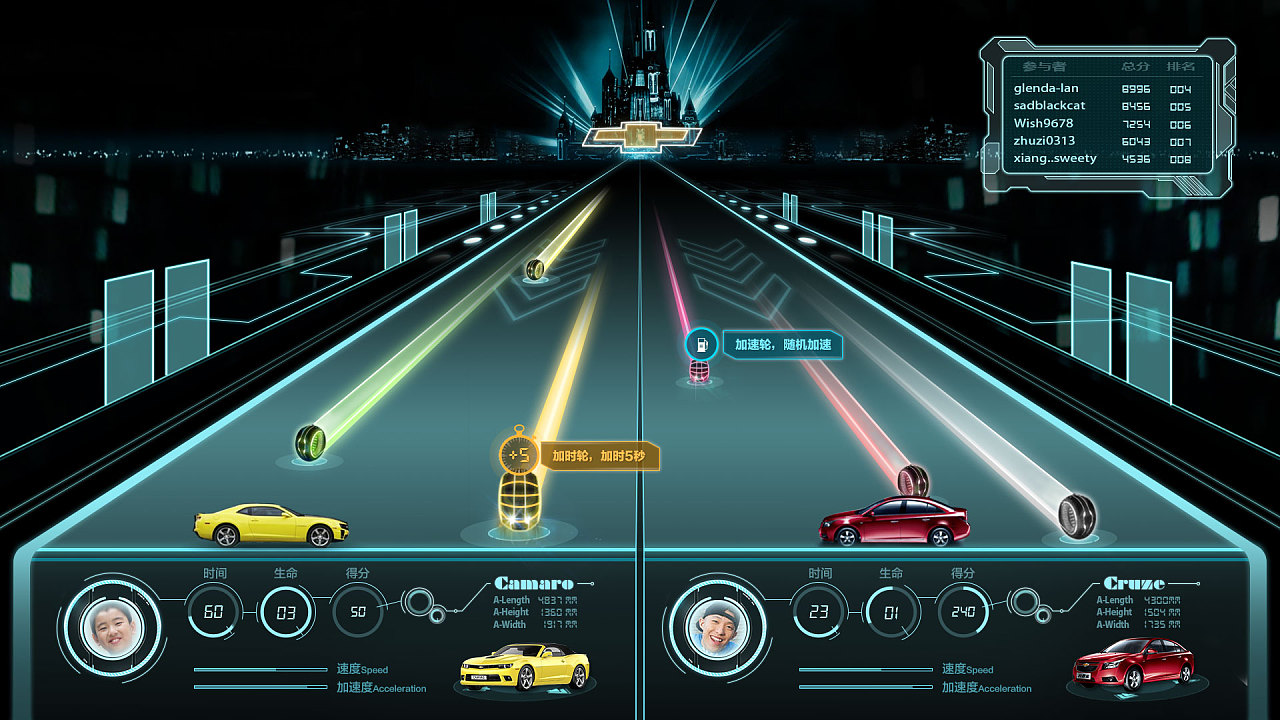Viewport: 1280px width, 720px height.
Task: Click the Cruze player's avatar portrait
Action: [x=717, y=628]
